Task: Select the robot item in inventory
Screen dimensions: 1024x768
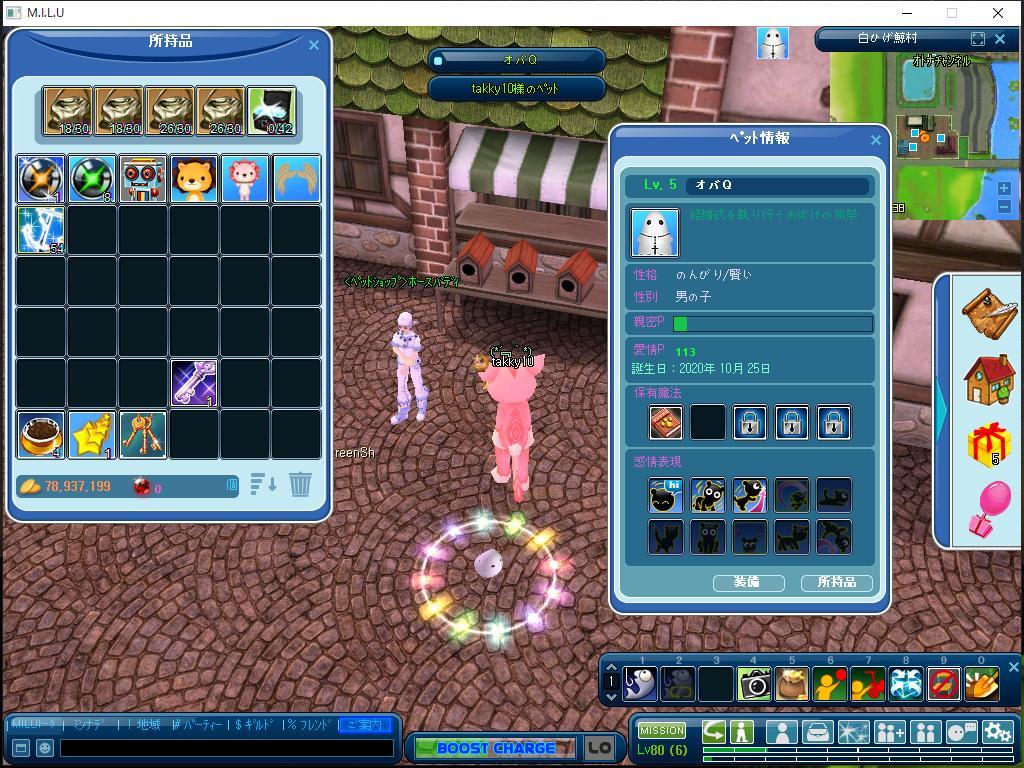Action: [x=144, y=180]
